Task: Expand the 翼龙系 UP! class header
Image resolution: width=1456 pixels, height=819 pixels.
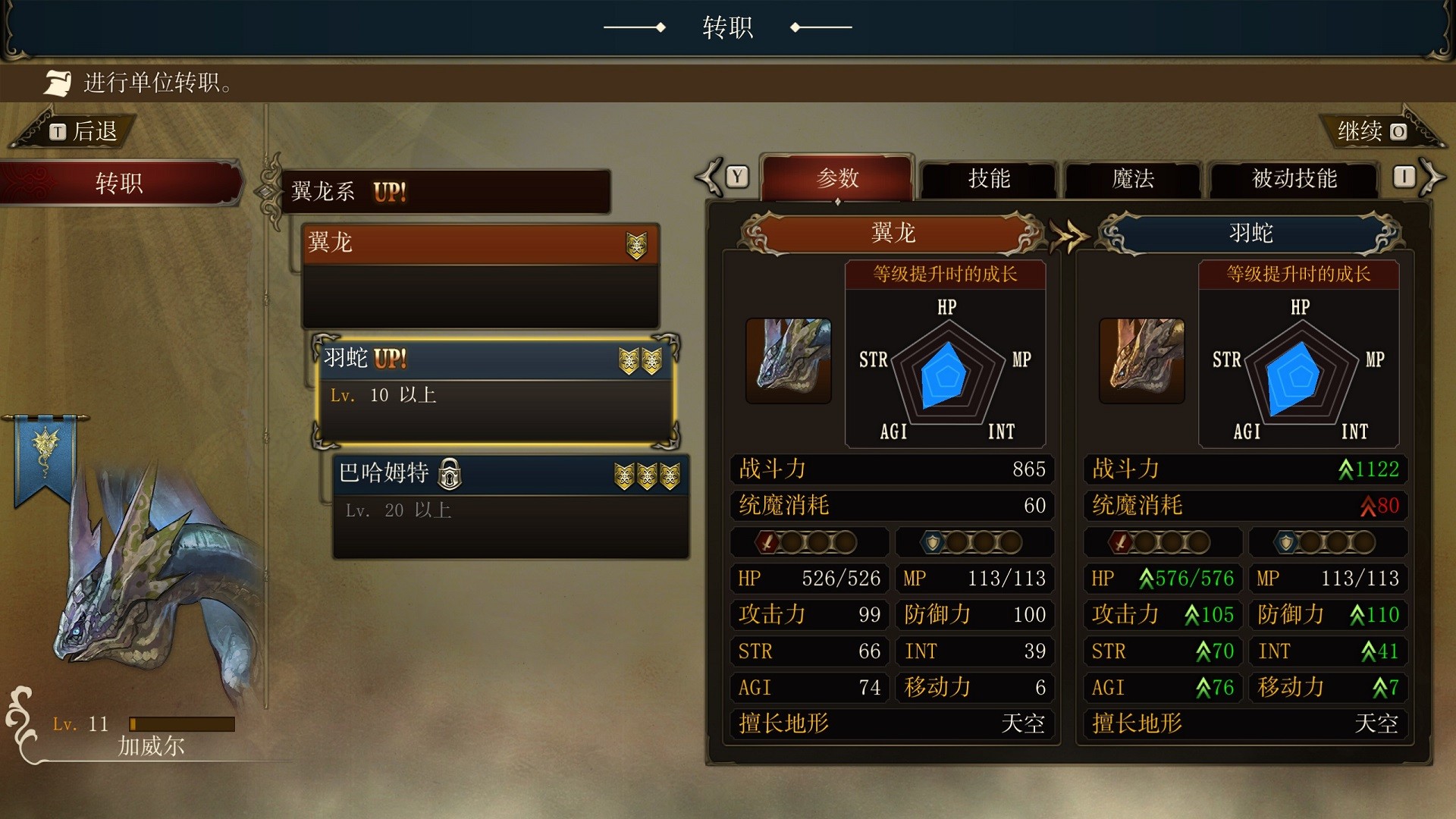Action: click(447, 192)
